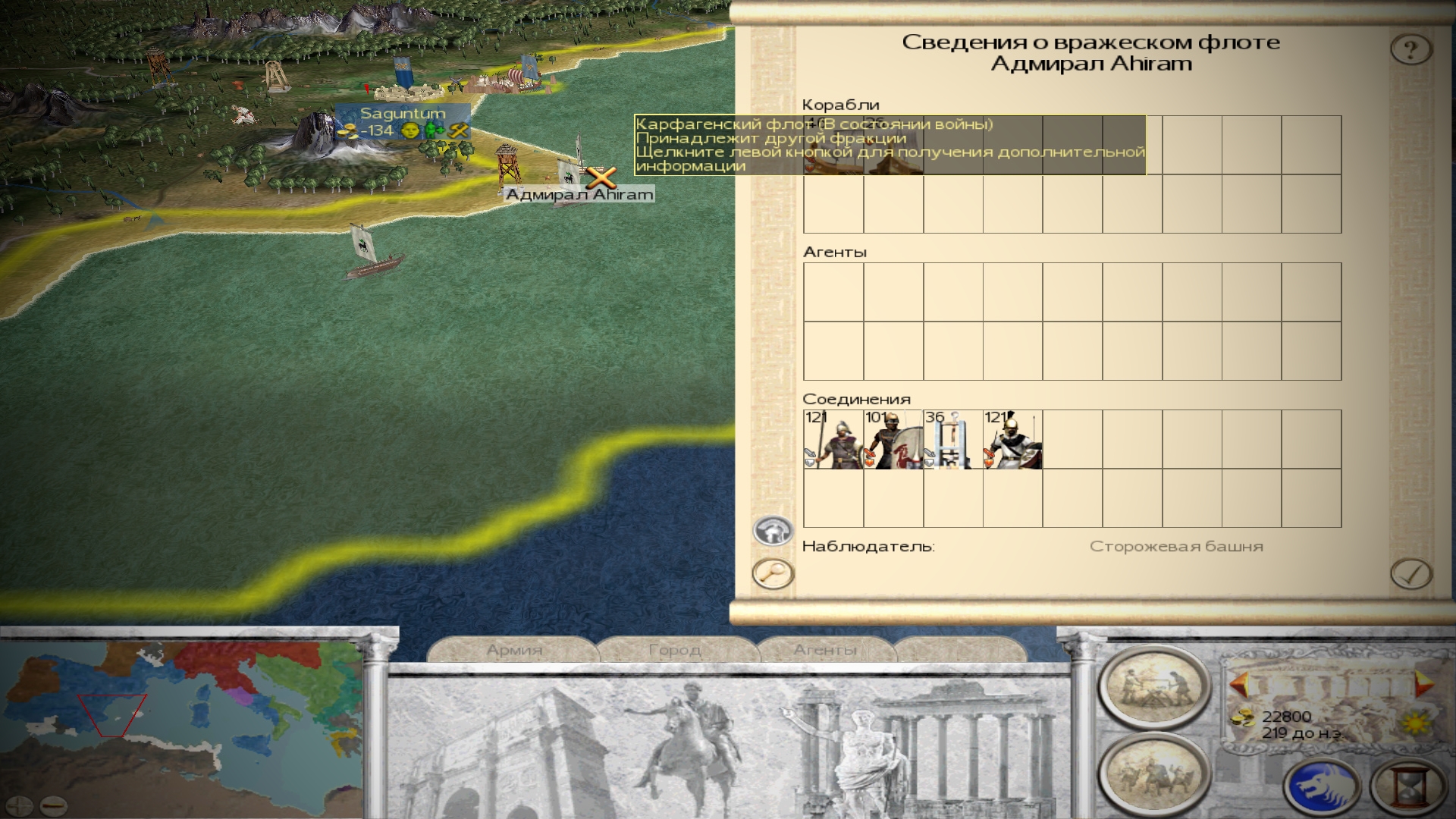Select the 36-man siege engine unit card
The height and width of the screenshot is (819, 1456).
[x=952, y=440]
